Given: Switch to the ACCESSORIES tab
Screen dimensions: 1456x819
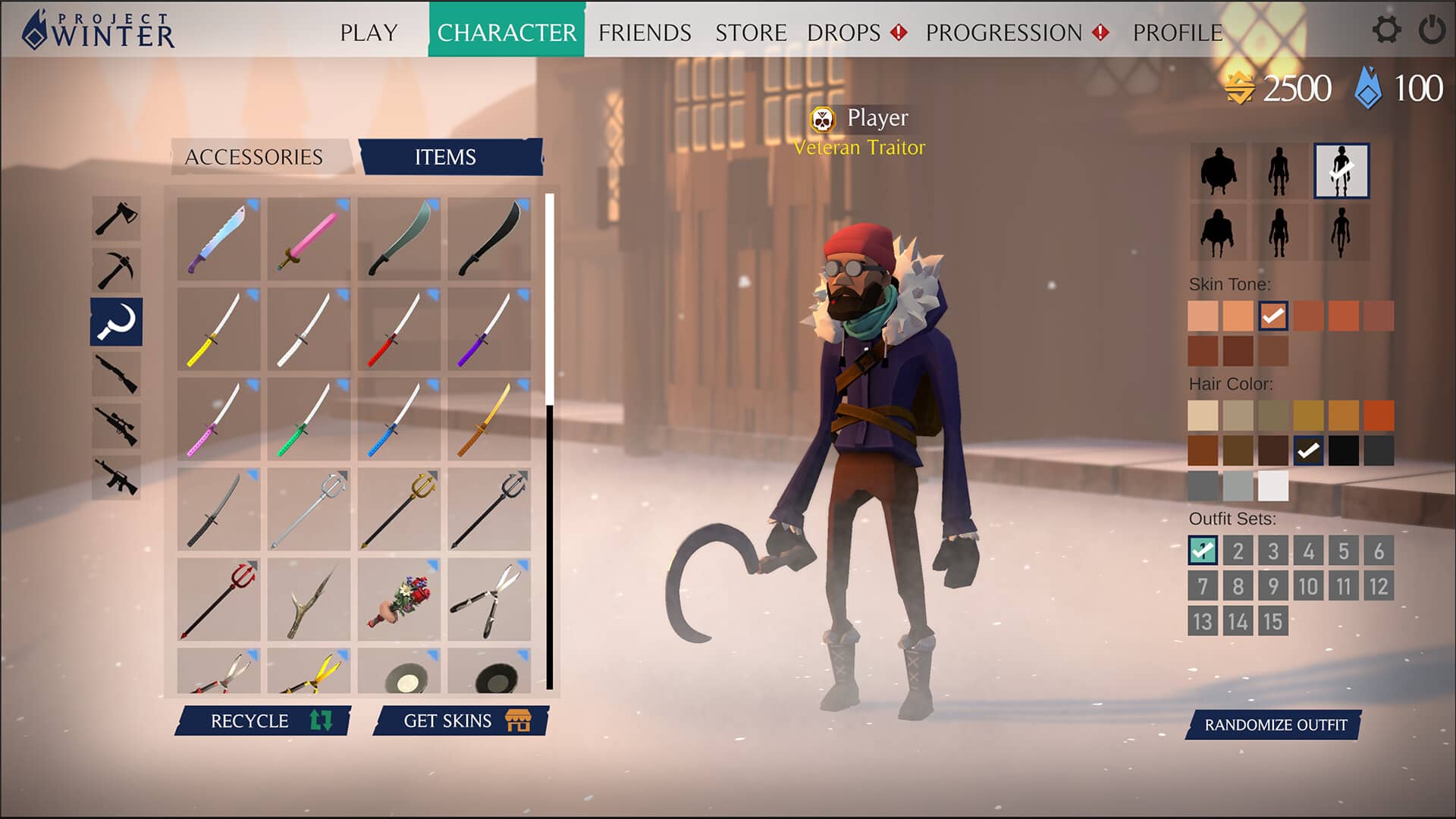Looking at the screenshot, I should point(254,157).
